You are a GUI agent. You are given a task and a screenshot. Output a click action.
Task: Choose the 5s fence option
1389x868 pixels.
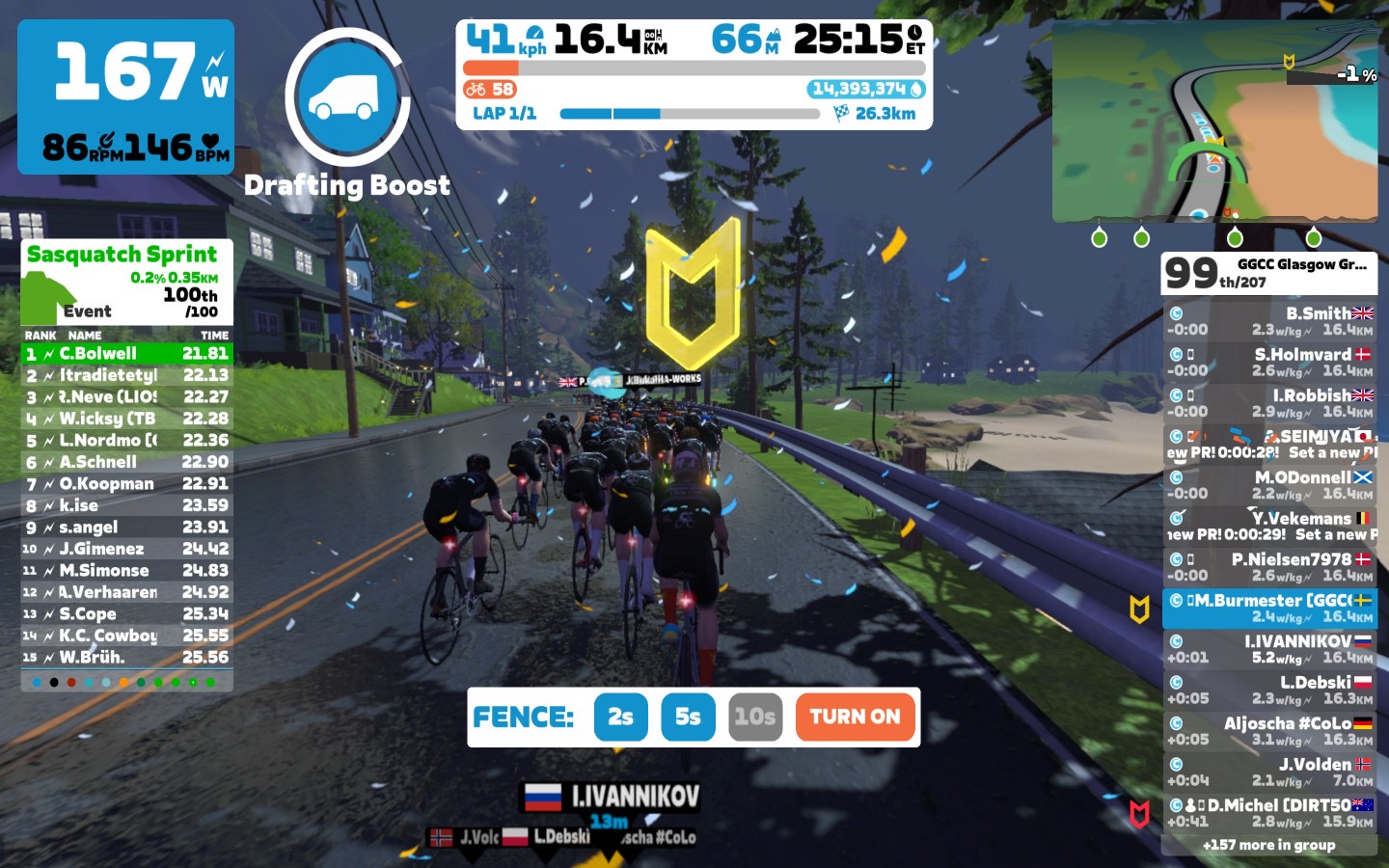click(x=688, y=717)
